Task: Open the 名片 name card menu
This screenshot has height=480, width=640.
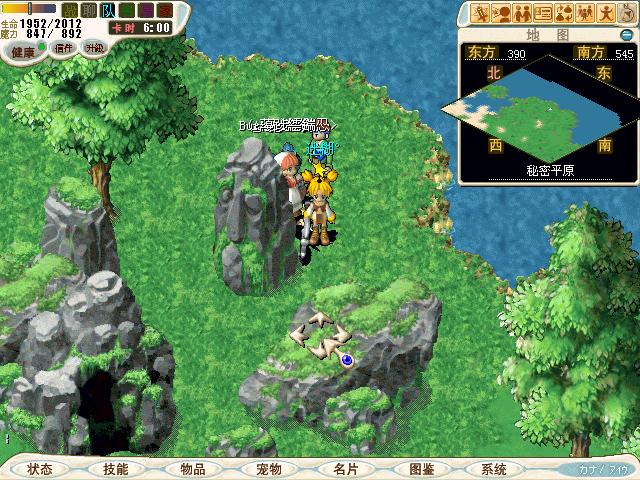Action: [x=346, y=469]
